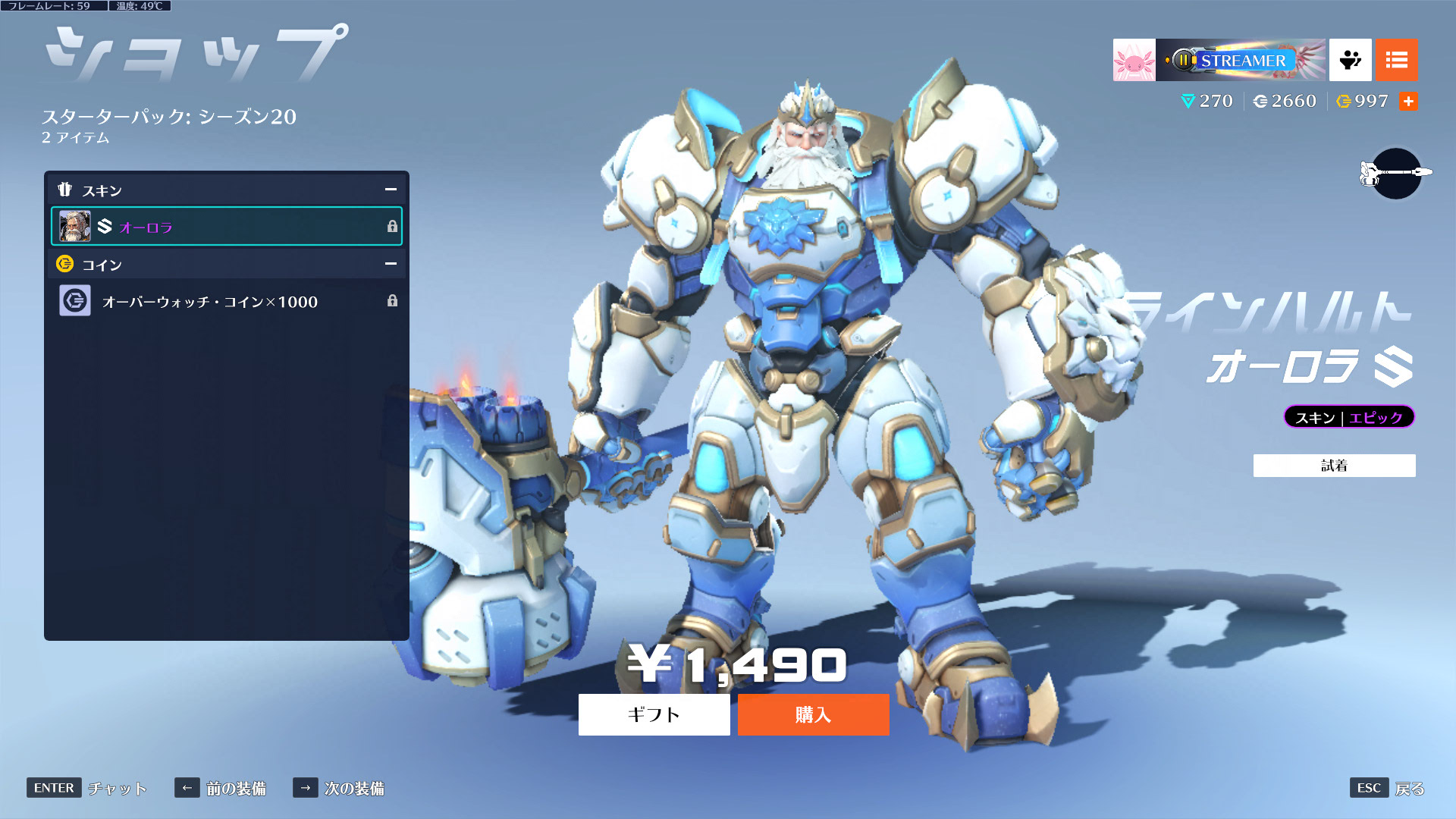Image resolution: width=1456 pixels, height=819 pixels.
Task: Click the orange 購入 purchase button
Action: tap(813, 714)
